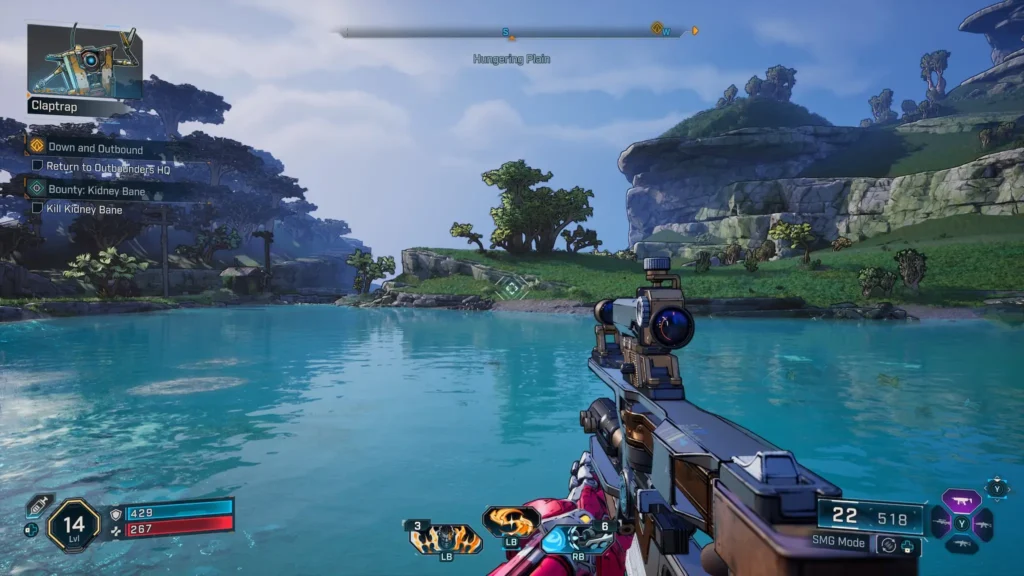The image size is (1024, 576).
Task: Open the level 14 character badge
Action: coord(74,525)
